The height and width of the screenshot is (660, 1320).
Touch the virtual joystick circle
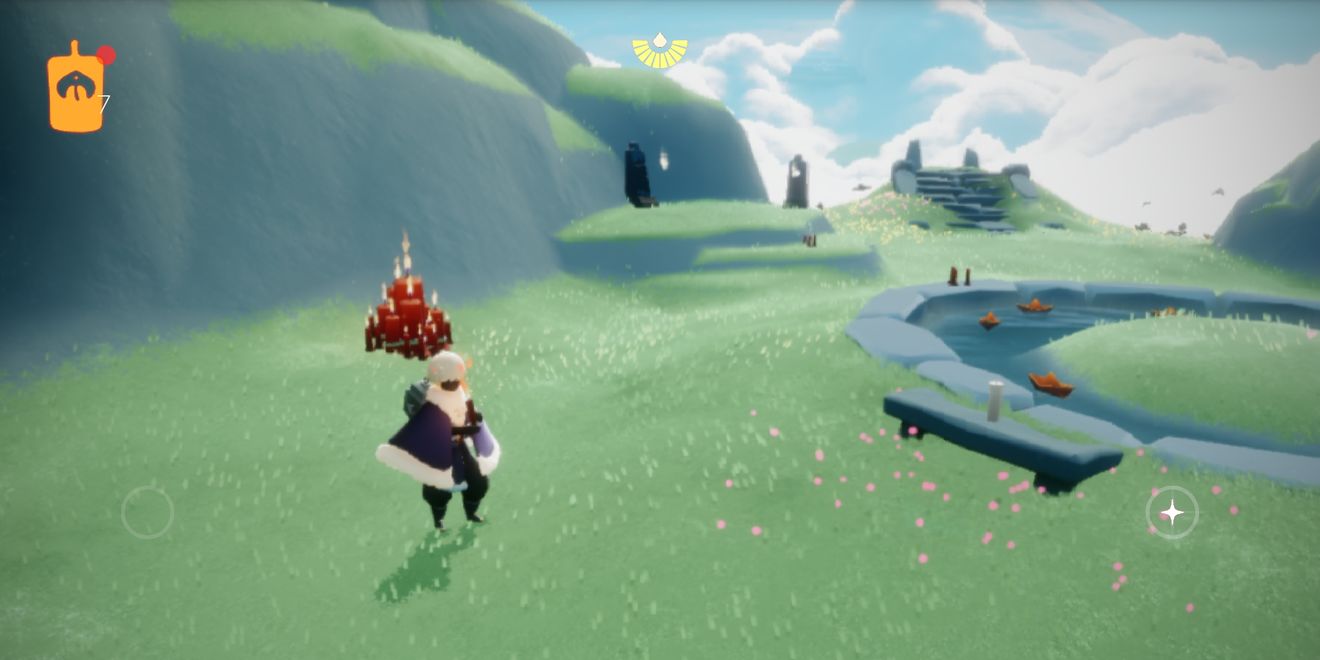[148, 513]
